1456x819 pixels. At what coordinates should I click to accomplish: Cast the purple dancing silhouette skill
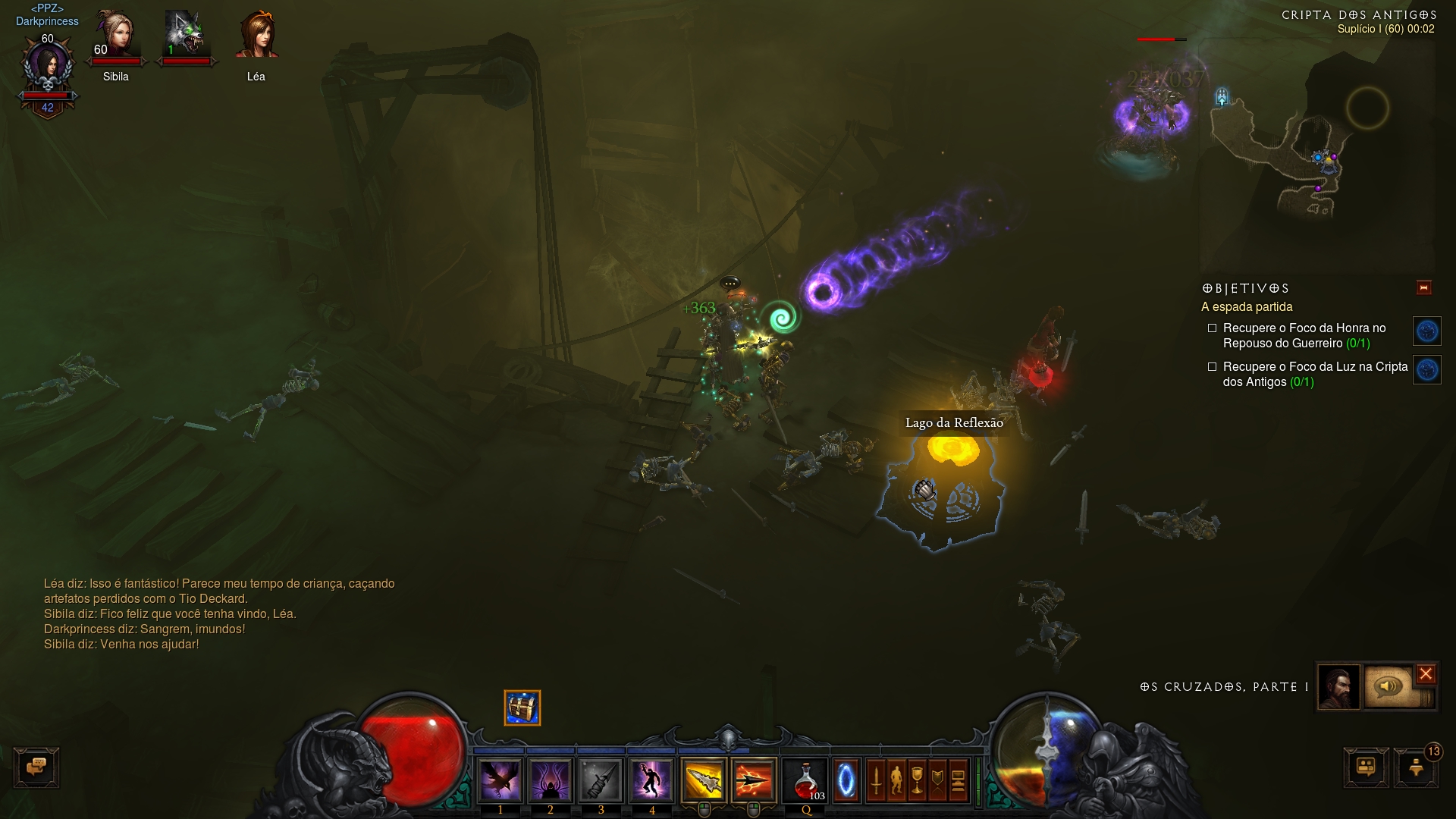(x=651, y=780)
